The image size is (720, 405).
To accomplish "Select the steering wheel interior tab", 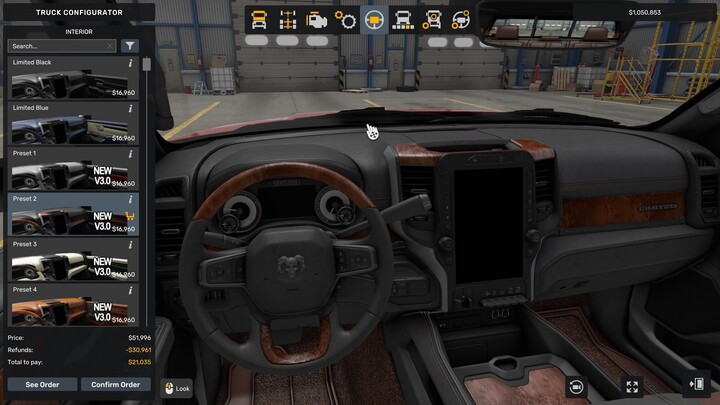I will coord(375,19).
